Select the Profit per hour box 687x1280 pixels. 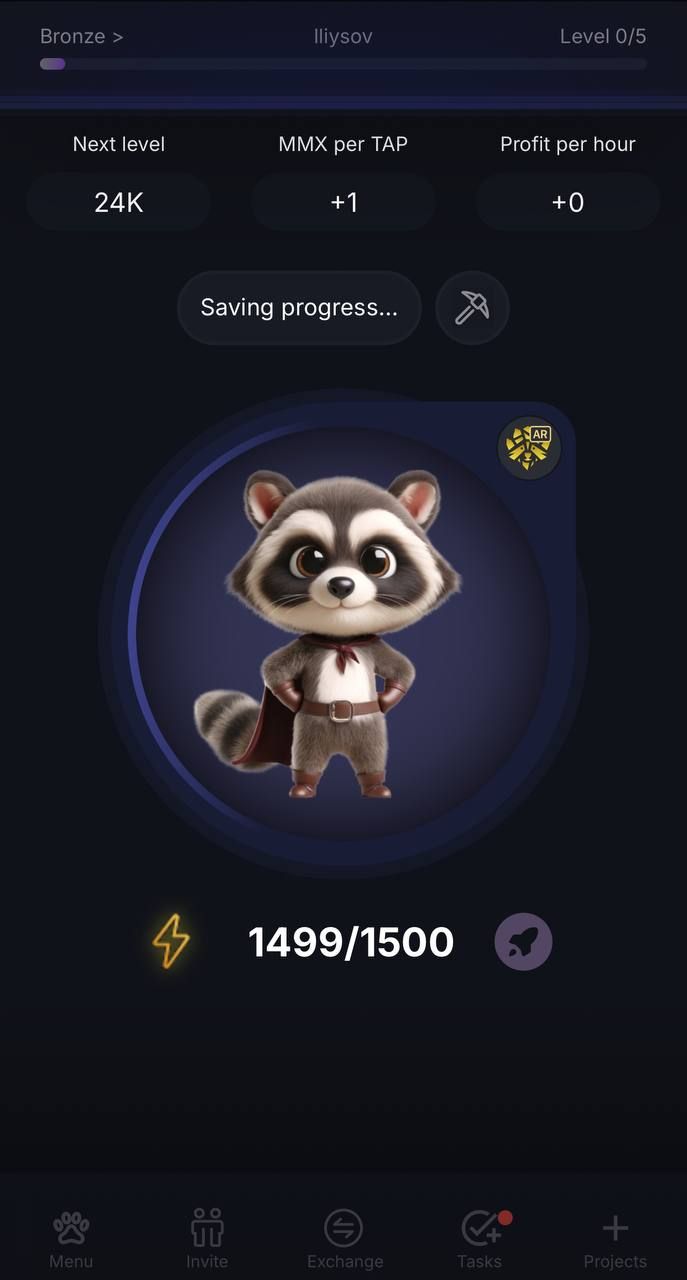[567, 202]
